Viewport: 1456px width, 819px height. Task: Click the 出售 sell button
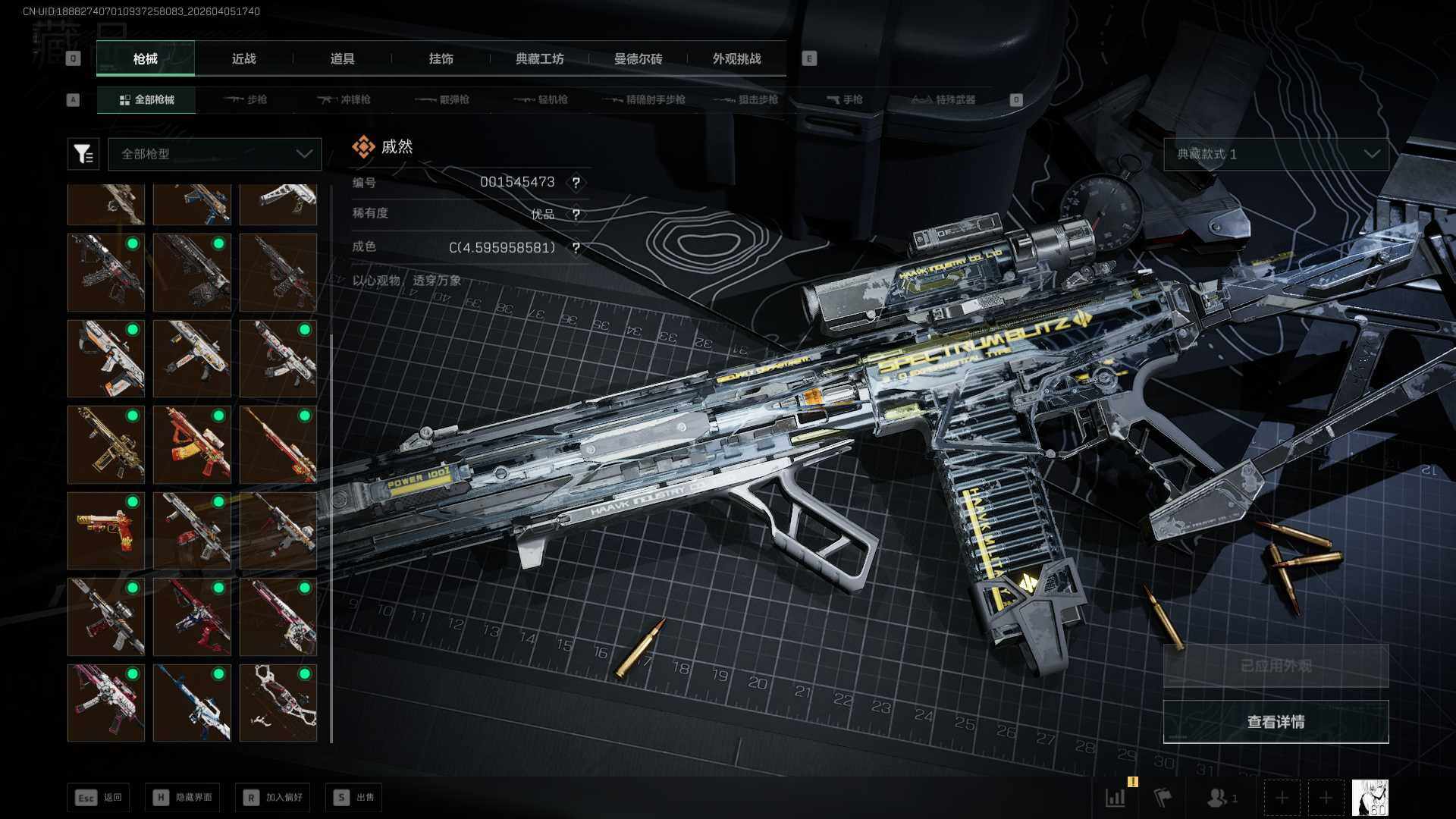coord(353,797)
